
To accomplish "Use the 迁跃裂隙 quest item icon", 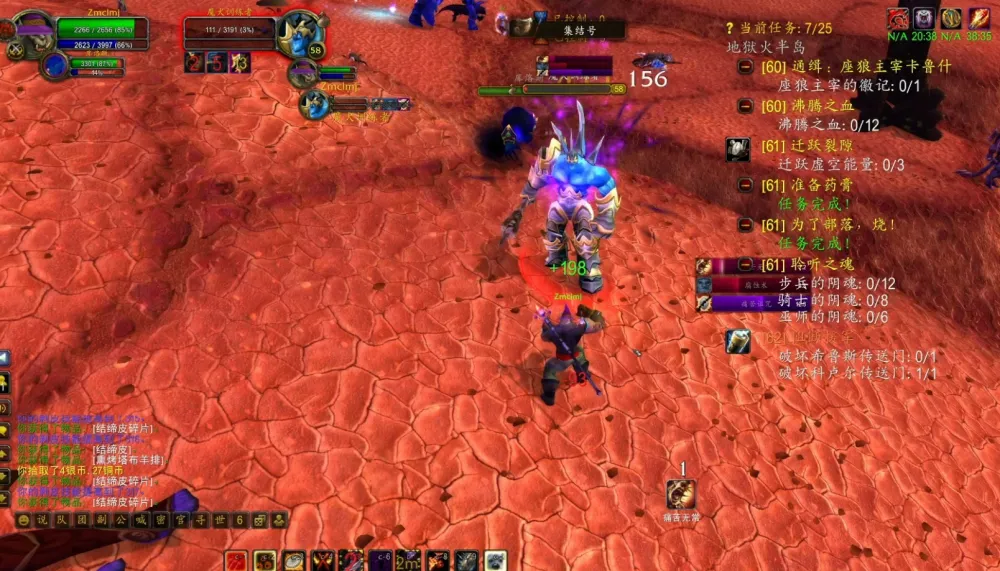I will (738, 149).
